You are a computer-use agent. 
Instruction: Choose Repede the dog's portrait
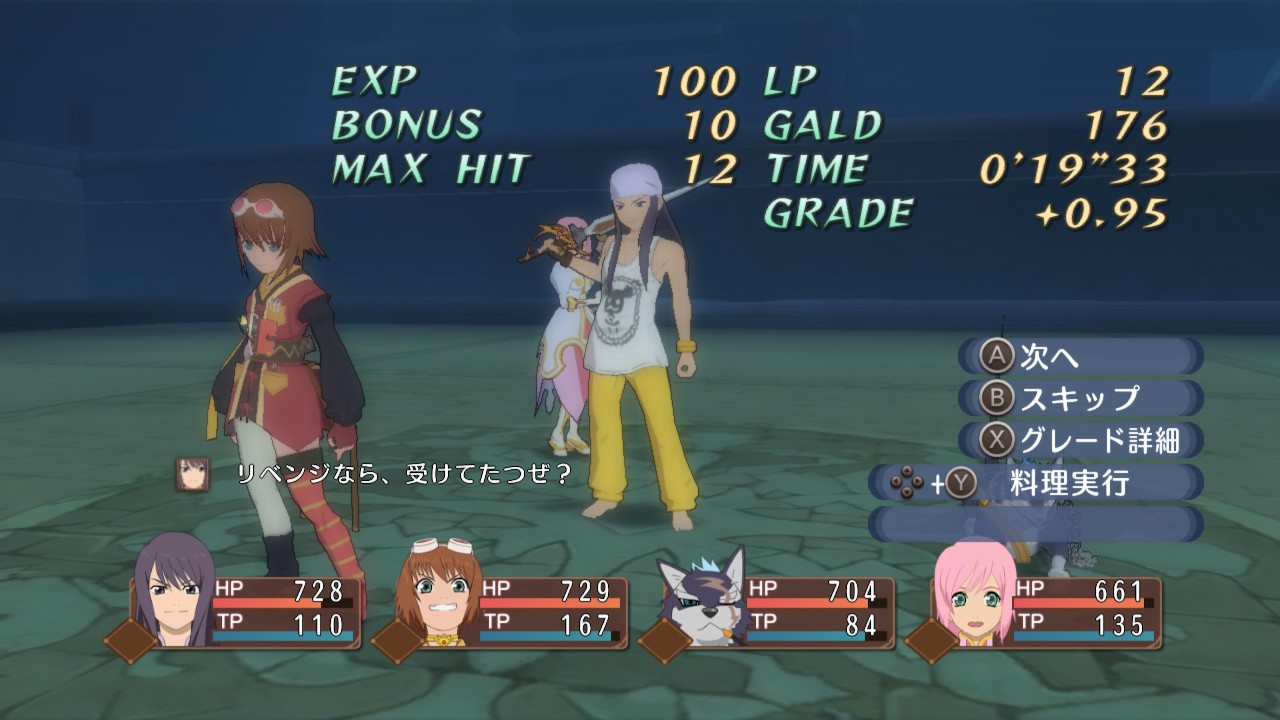coord(704,600)
